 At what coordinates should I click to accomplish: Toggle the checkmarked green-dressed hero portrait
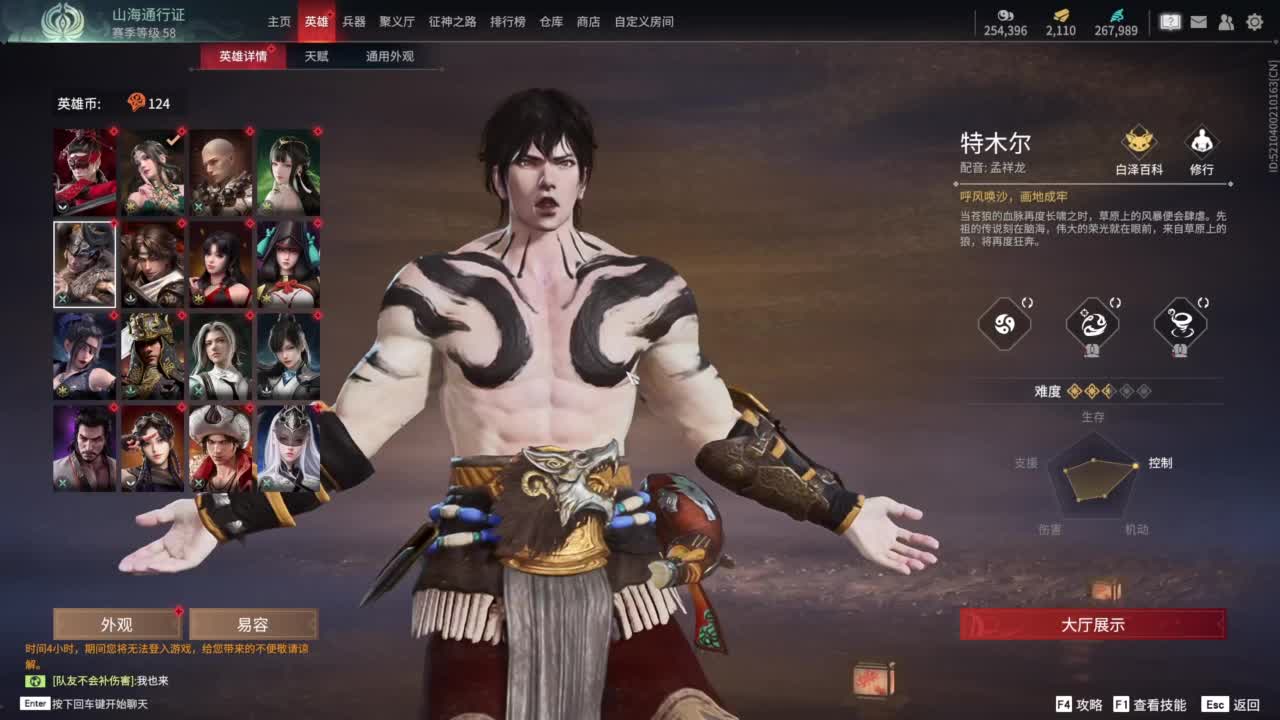click(x=152, y=172)
